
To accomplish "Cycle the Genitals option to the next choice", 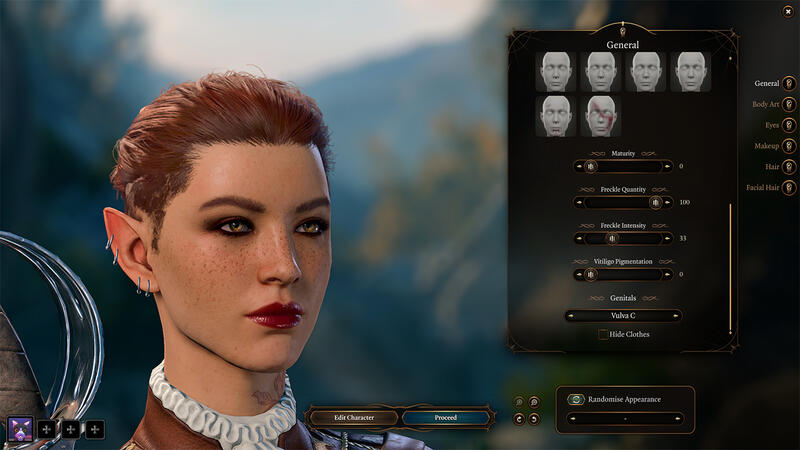I will [677, 316].
